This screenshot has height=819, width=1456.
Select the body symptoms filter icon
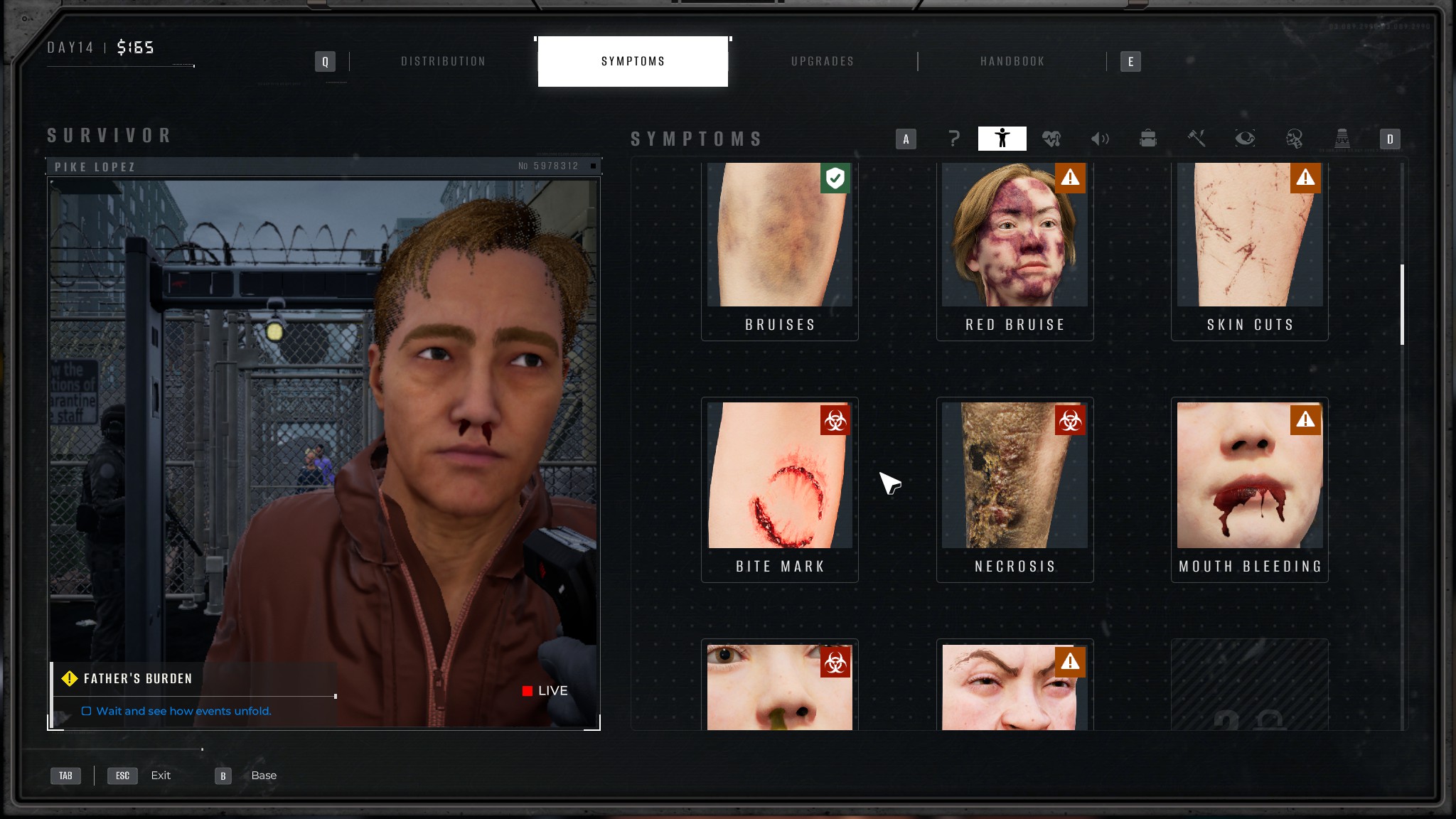coord(1002,139)
